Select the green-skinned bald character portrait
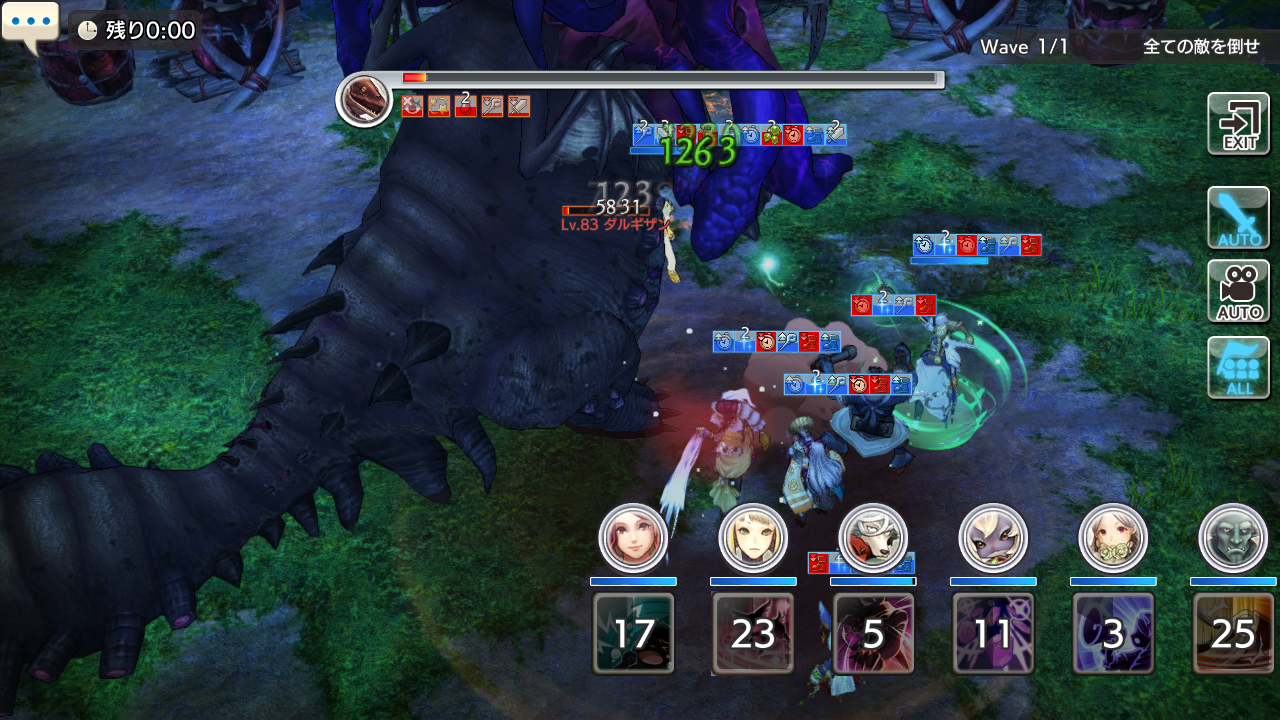Image resolution: width=1280 pixels, height=720 pixels. point(1233,538)
